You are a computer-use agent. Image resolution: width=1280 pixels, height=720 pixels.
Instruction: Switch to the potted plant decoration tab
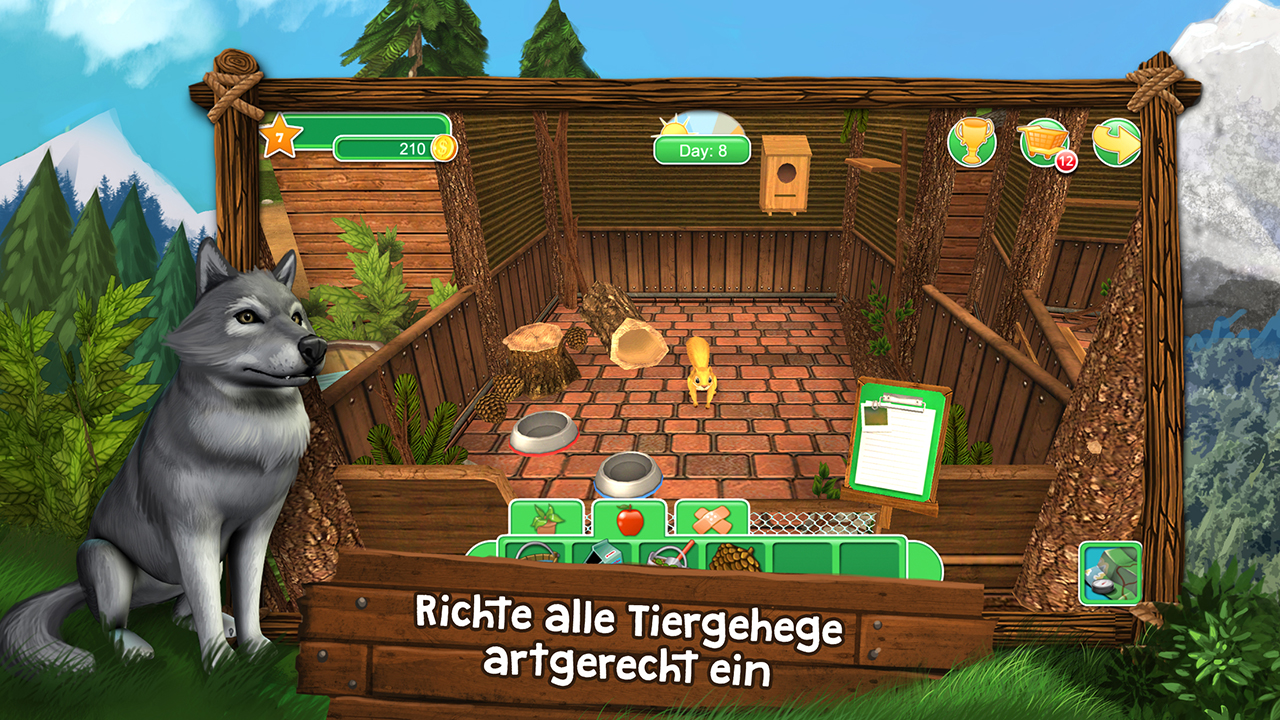[x=547, y=518]
